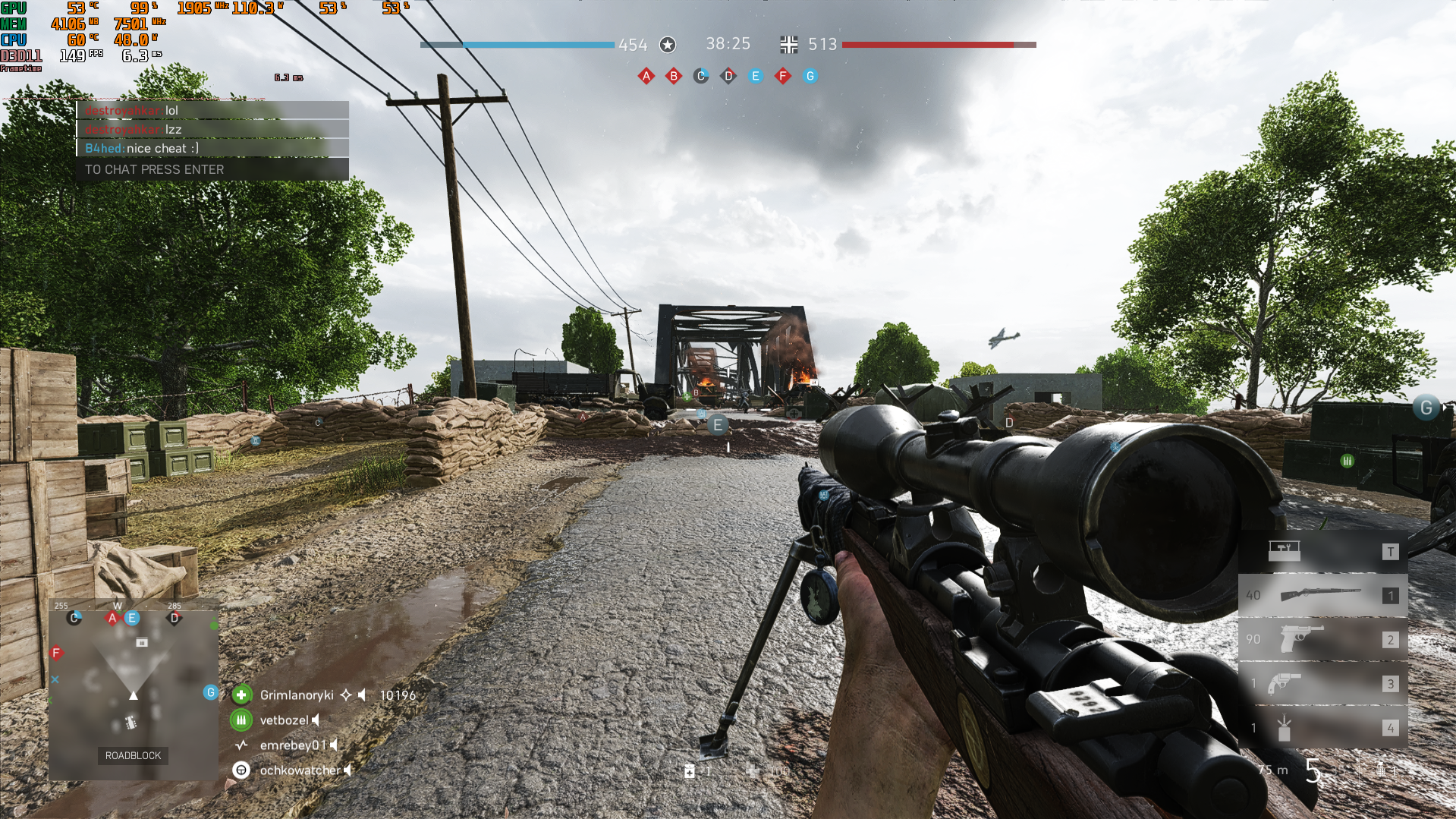Choose the slot 4 gadget

[1322, 727]
